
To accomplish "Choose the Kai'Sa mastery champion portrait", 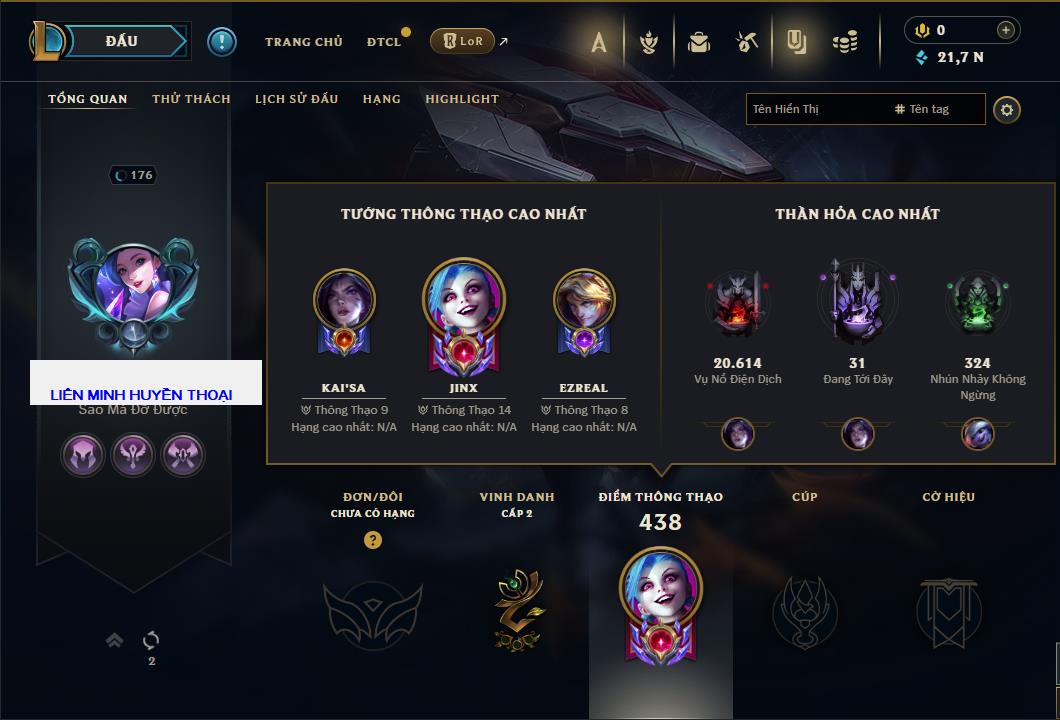I will pyautogui.click(x=343, y=310).
